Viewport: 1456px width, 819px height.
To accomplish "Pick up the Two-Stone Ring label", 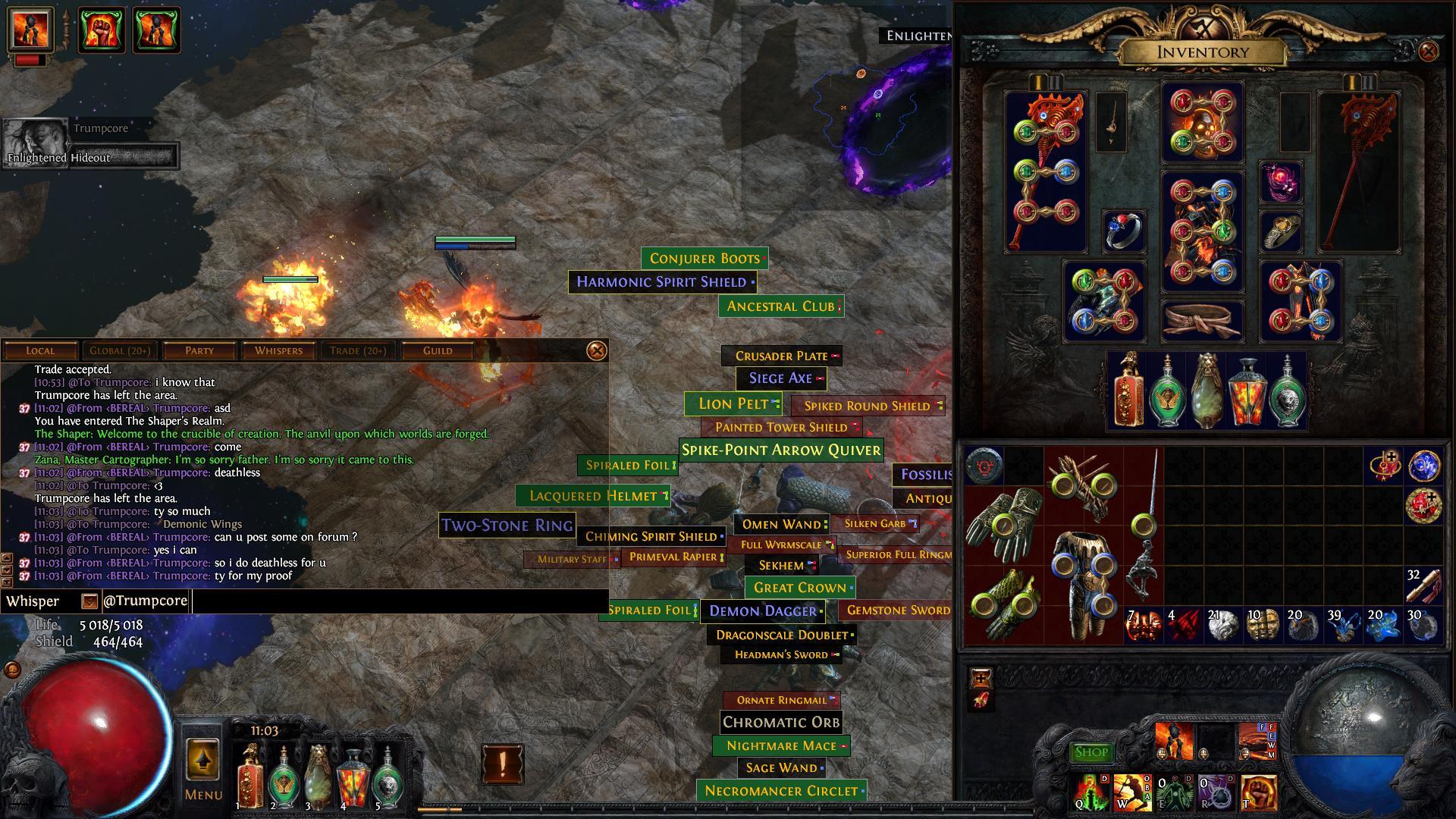I will [507, 525].
